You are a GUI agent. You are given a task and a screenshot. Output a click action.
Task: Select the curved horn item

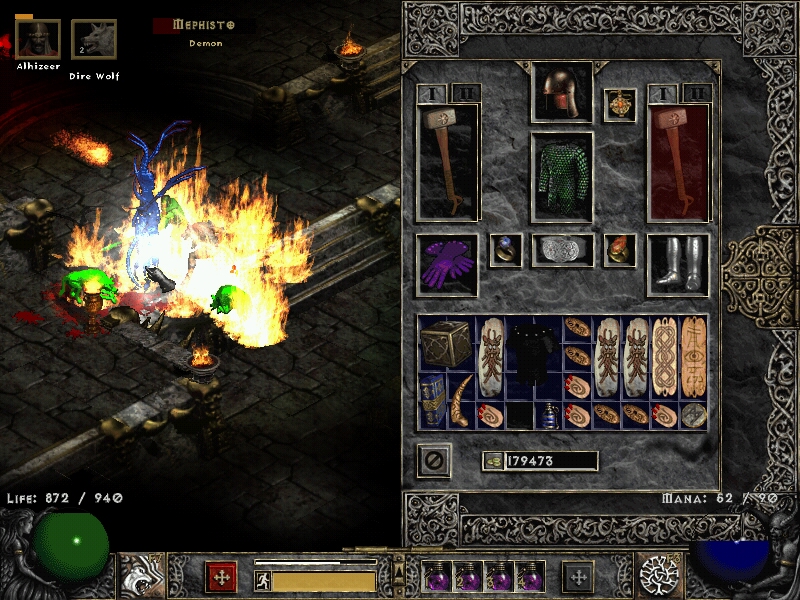point(461,401)
